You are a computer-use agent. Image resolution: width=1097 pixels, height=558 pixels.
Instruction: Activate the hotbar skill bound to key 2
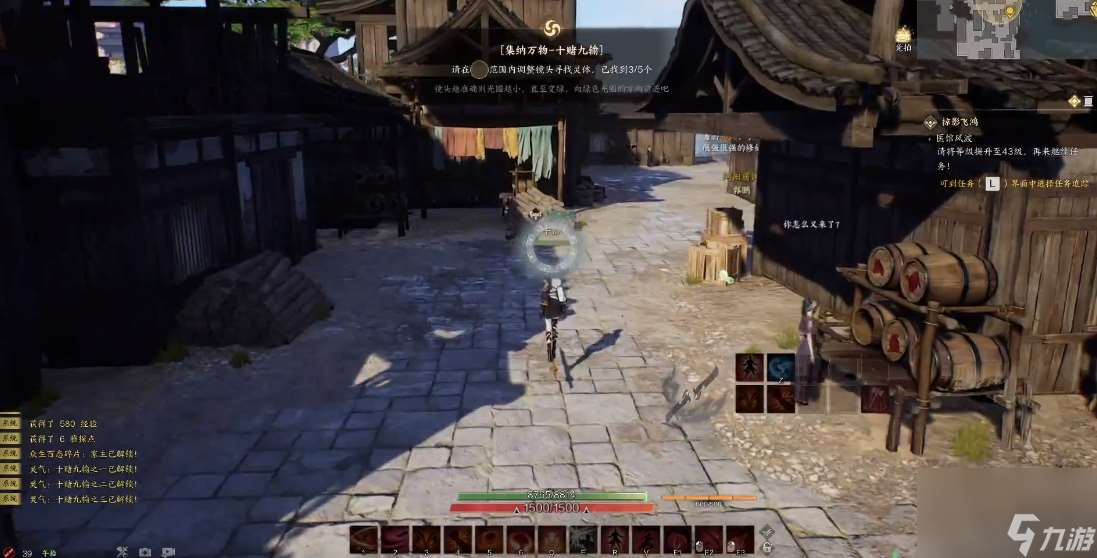click(x=395, y=540)
